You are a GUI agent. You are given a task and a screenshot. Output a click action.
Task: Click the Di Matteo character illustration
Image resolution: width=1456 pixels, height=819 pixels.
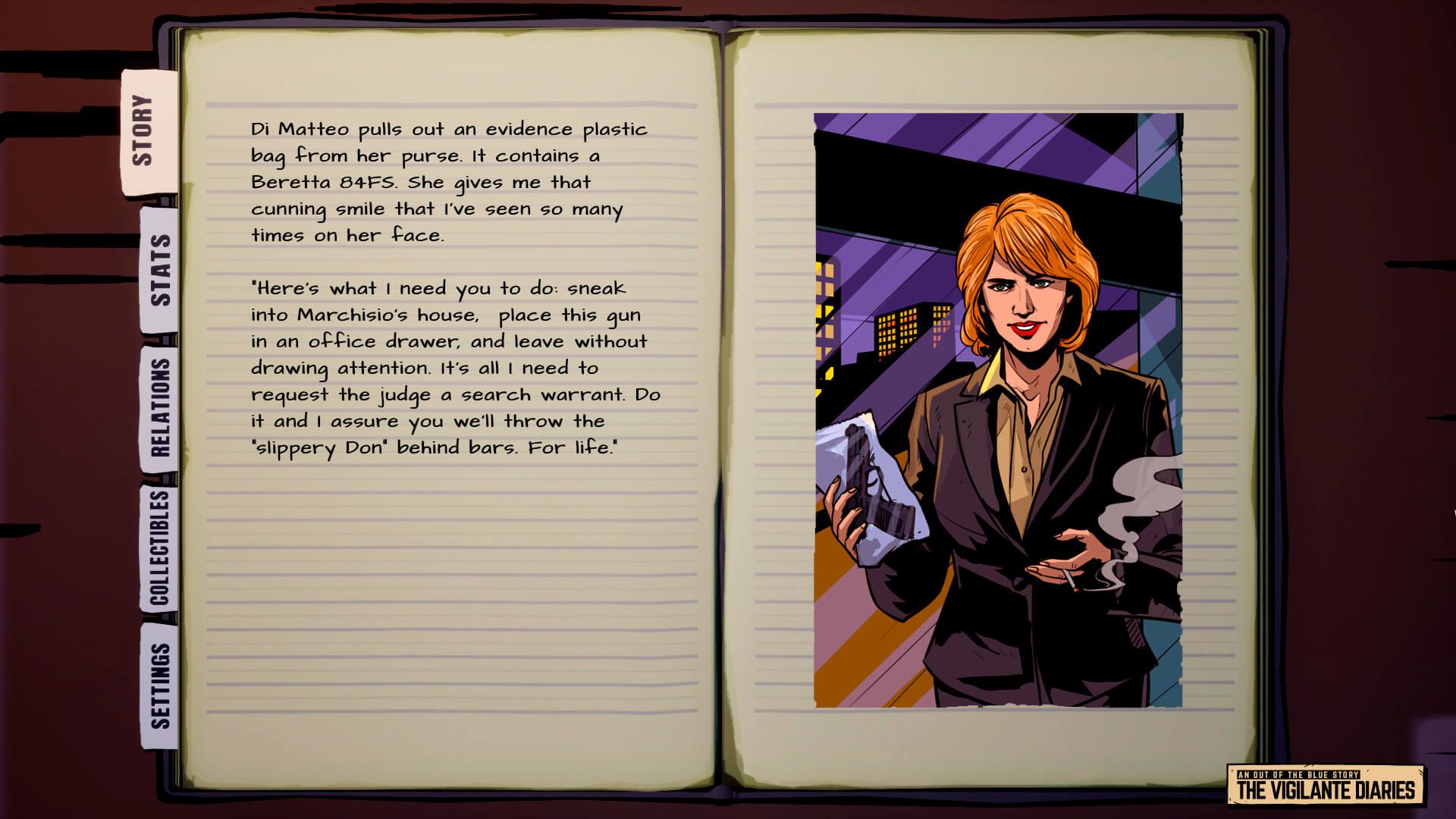[x=1009, y=455]
